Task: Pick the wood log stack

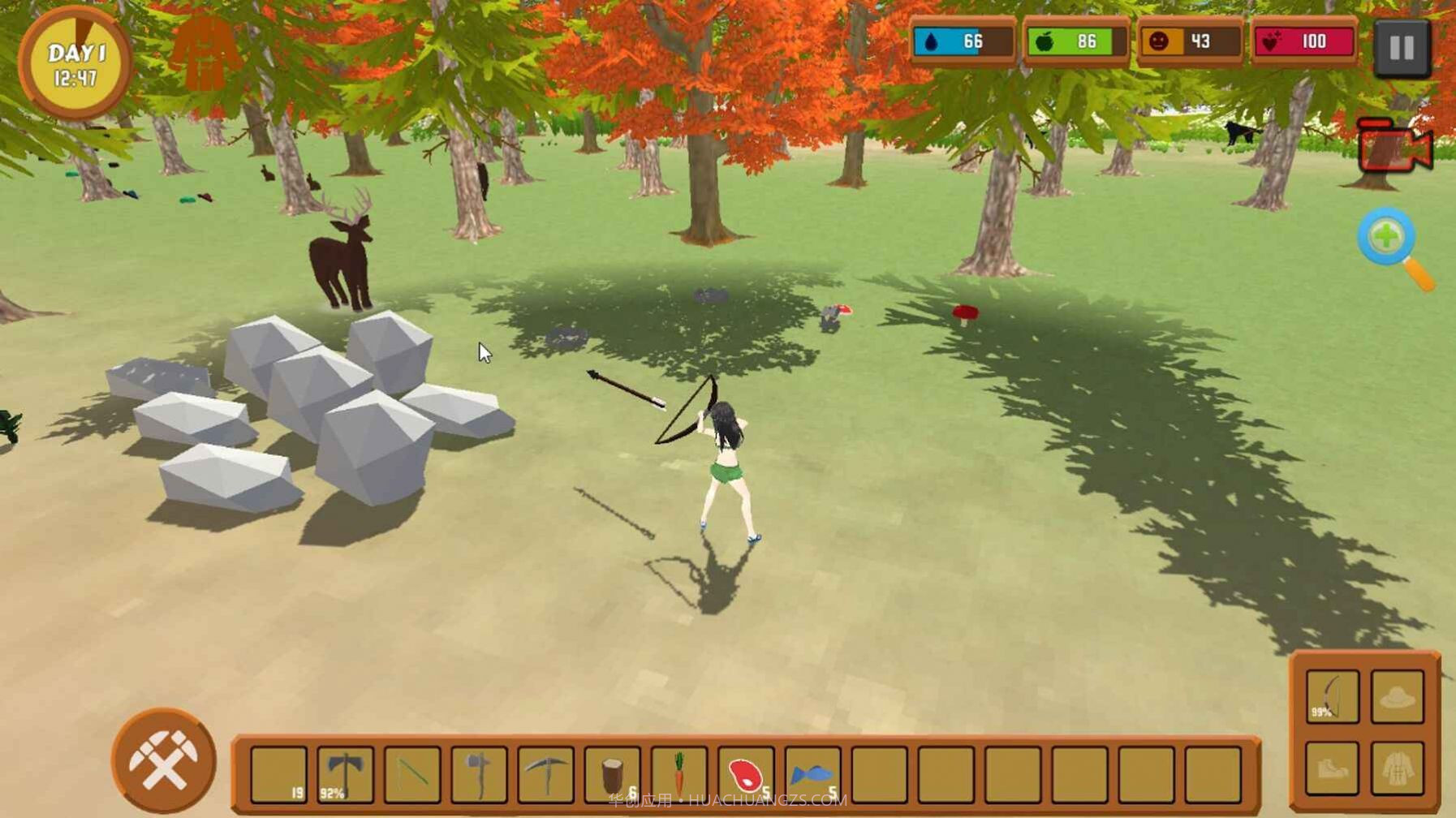Action: click(x=613, y=773)
